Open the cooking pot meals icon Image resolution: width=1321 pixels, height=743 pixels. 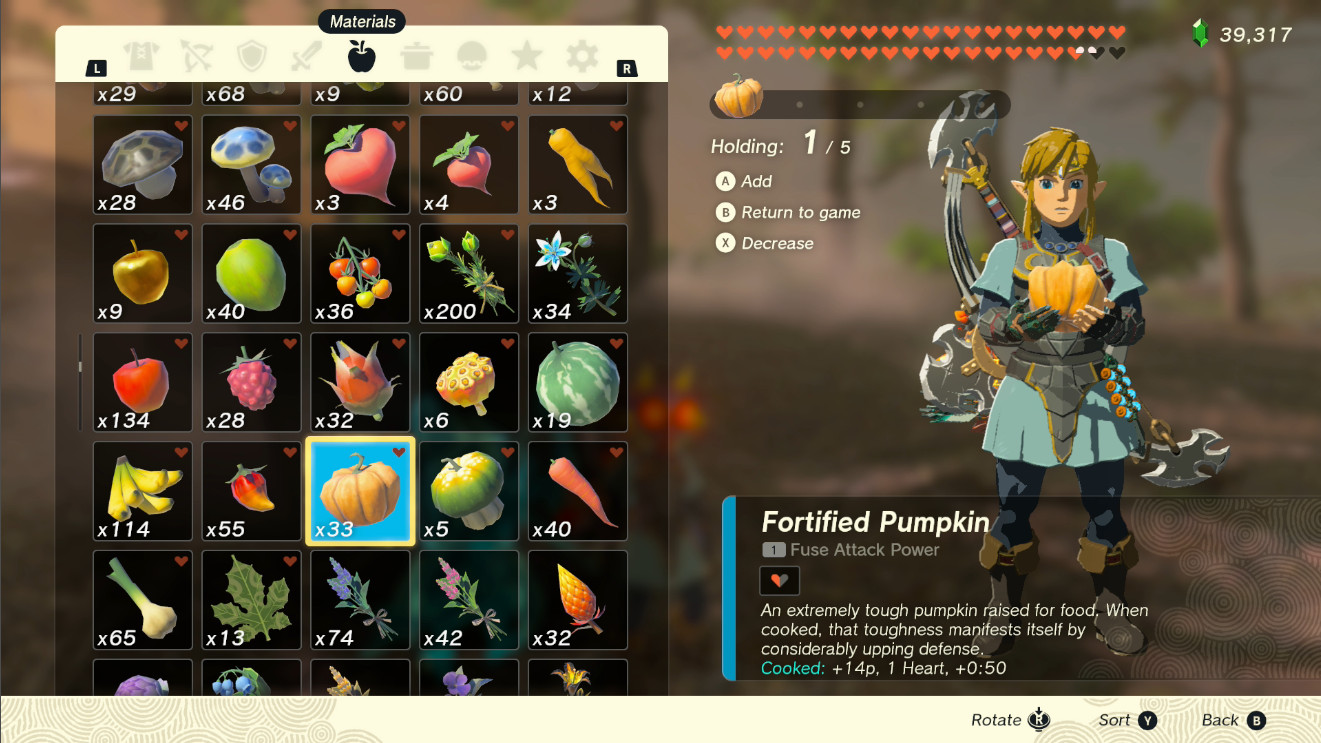point(415,57)
